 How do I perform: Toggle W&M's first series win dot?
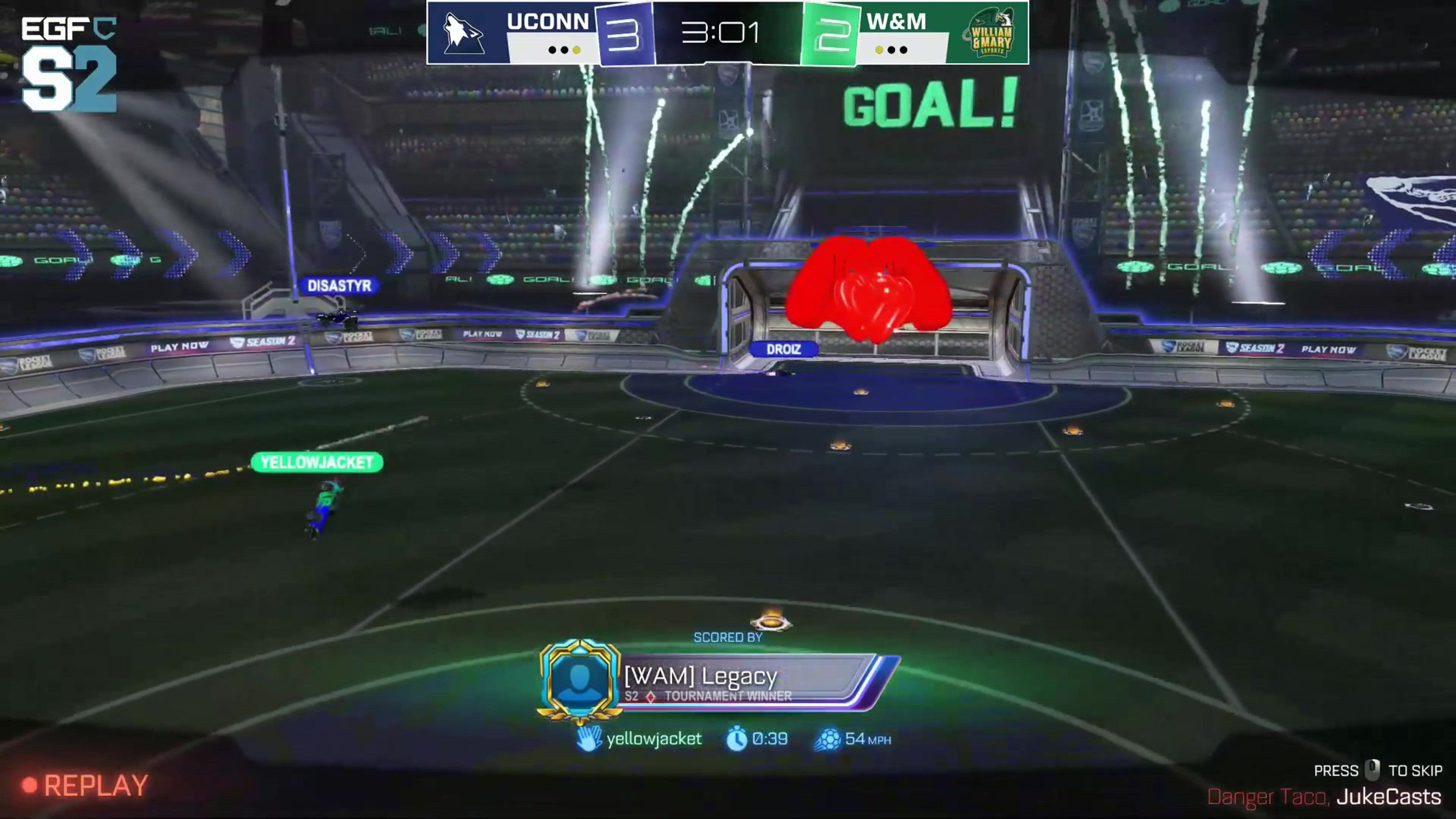click(x=880, y=50)
